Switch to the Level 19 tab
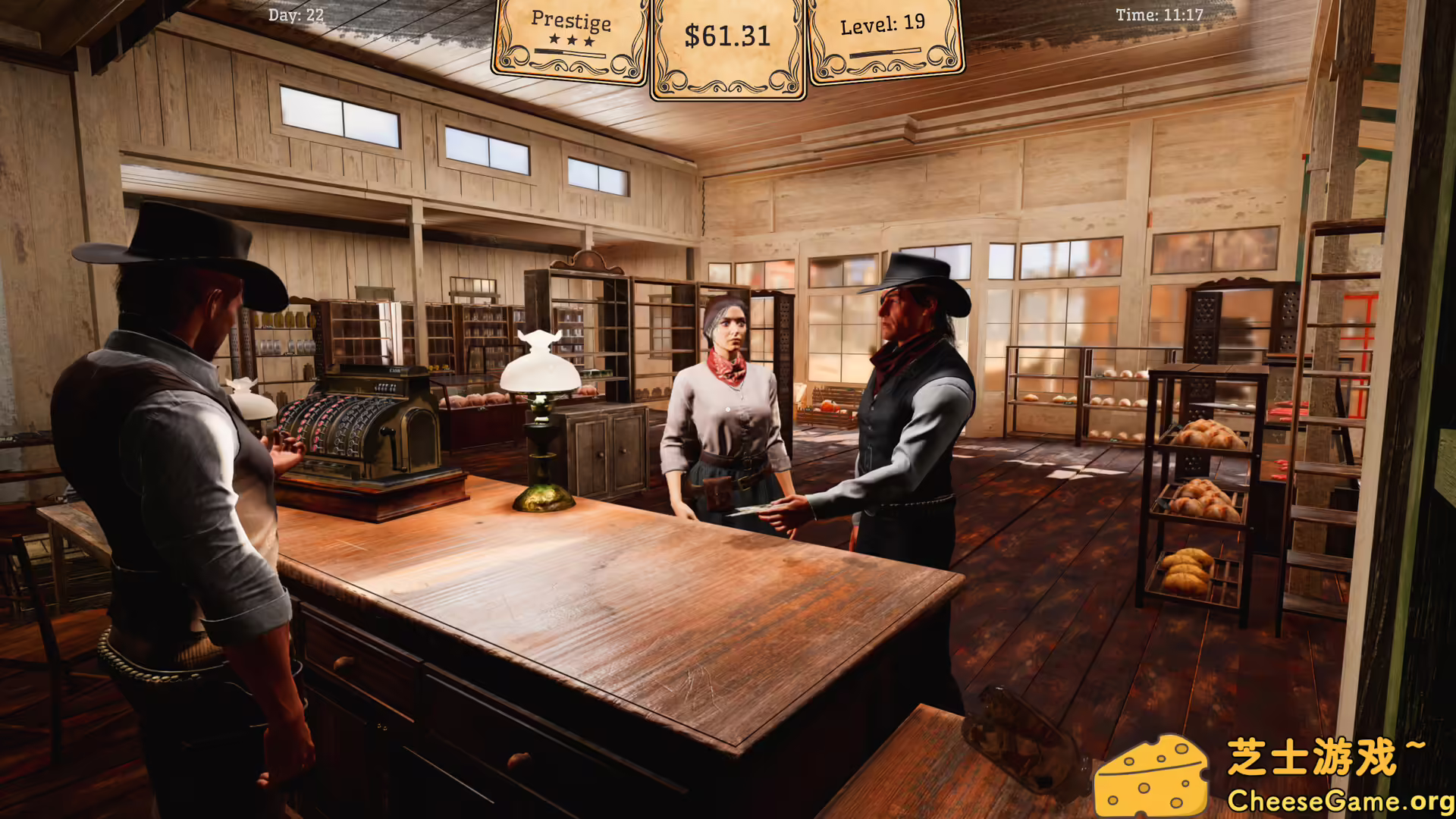Screen dimensions: 1456x819 click(883, 23)
